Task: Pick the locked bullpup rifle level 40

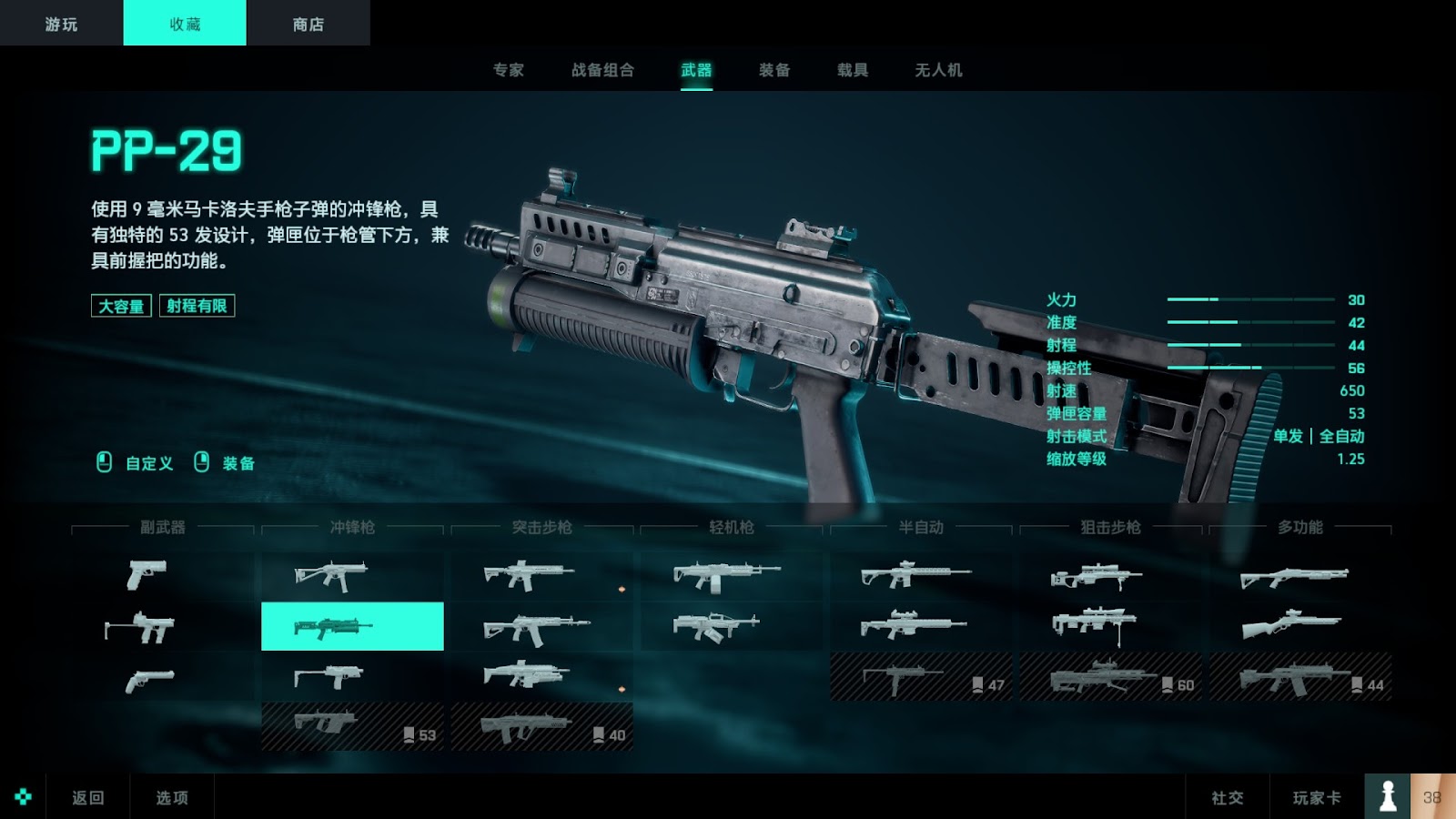Action: [x=541, y=727]
